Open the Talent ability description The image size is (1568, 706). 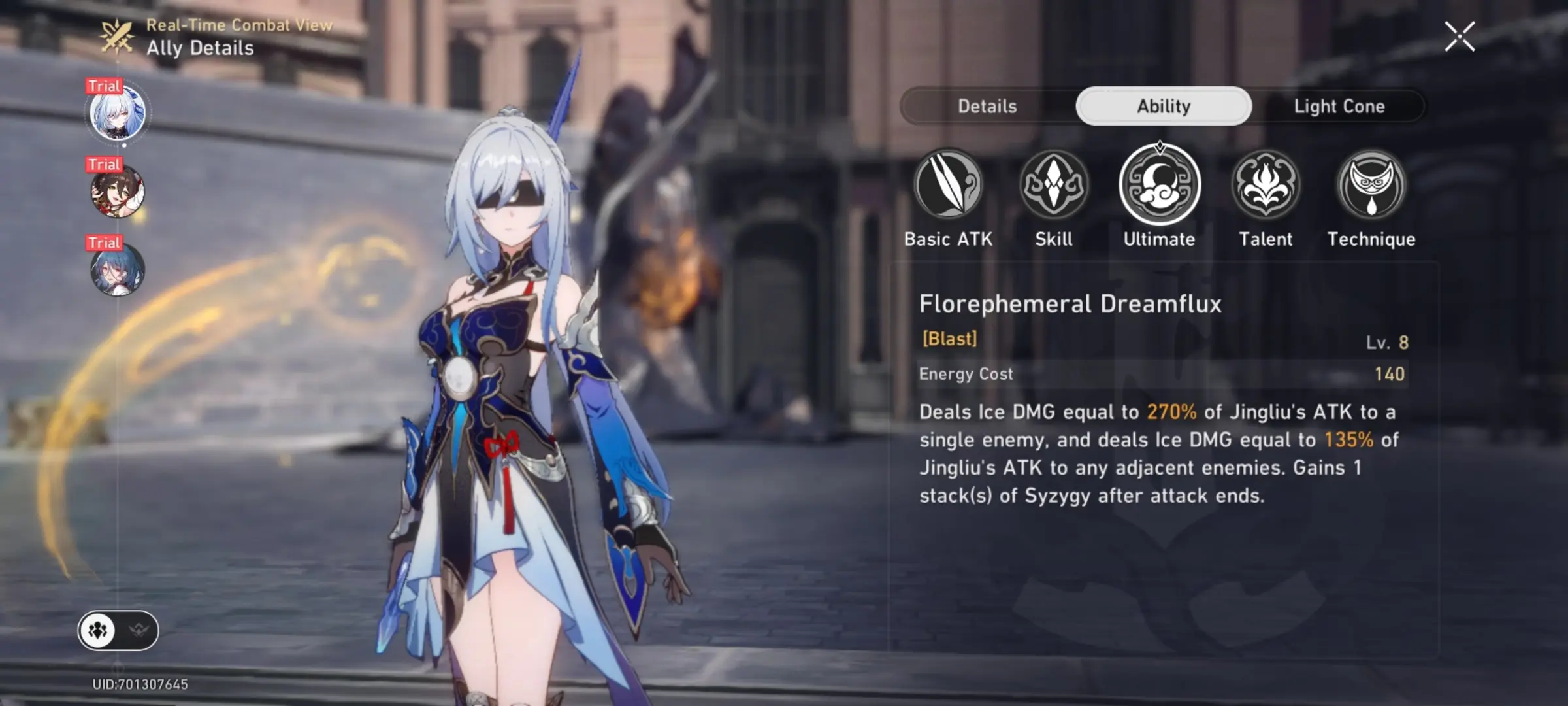[1266, 185]
